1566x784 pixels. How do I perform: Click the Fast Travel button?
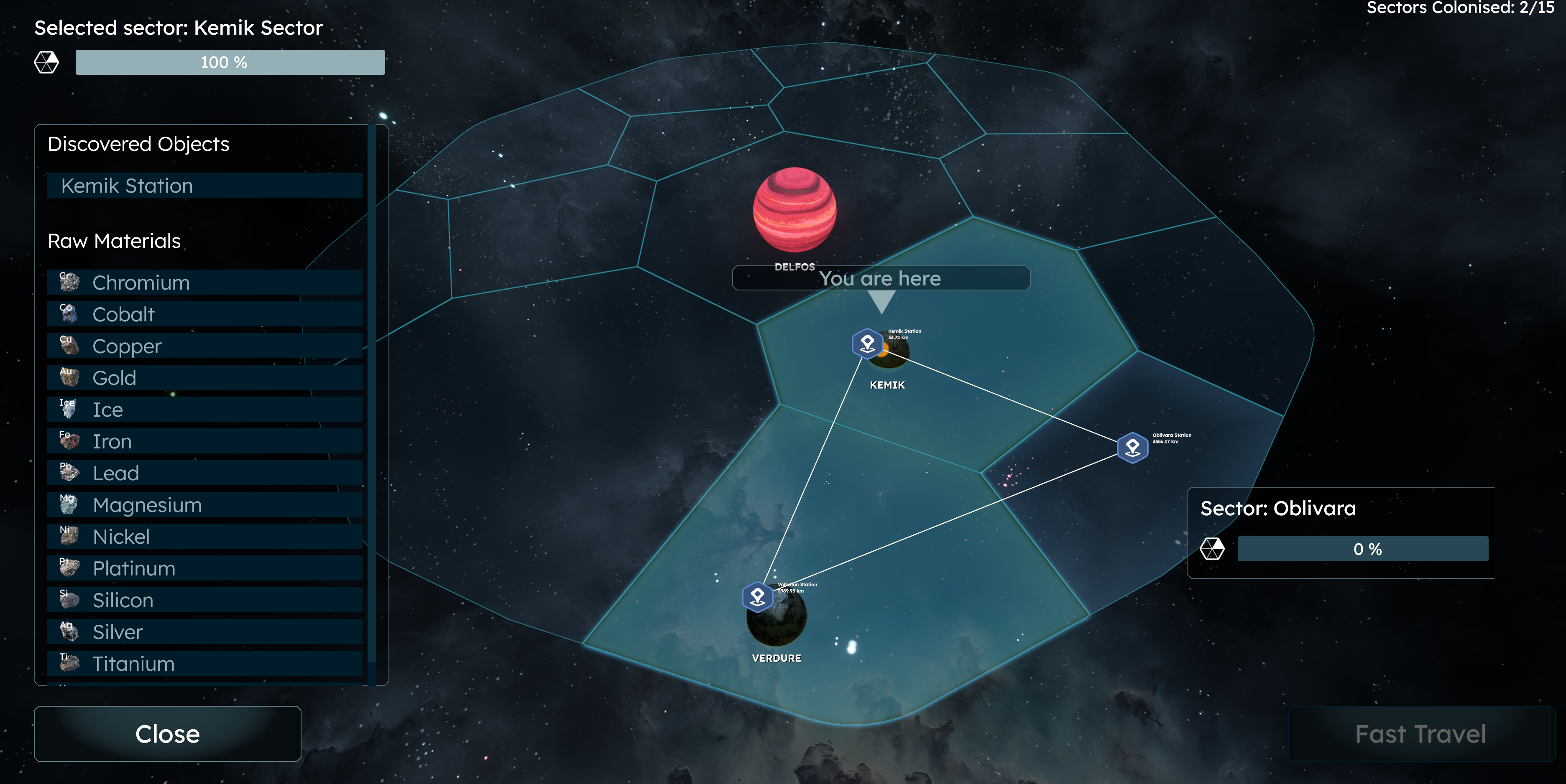click(1421, 733)
